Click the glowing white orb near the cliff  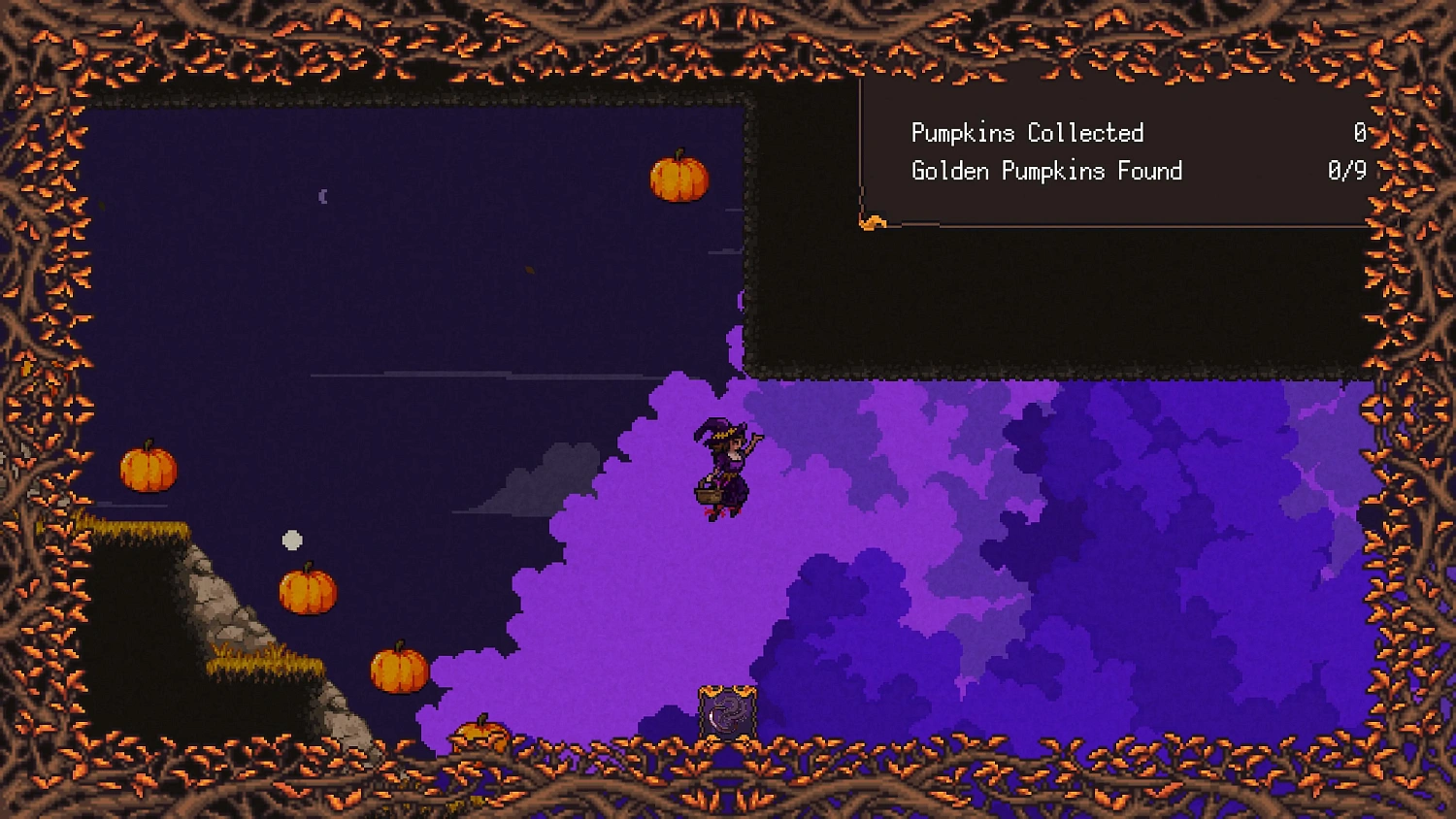(293, 539)
